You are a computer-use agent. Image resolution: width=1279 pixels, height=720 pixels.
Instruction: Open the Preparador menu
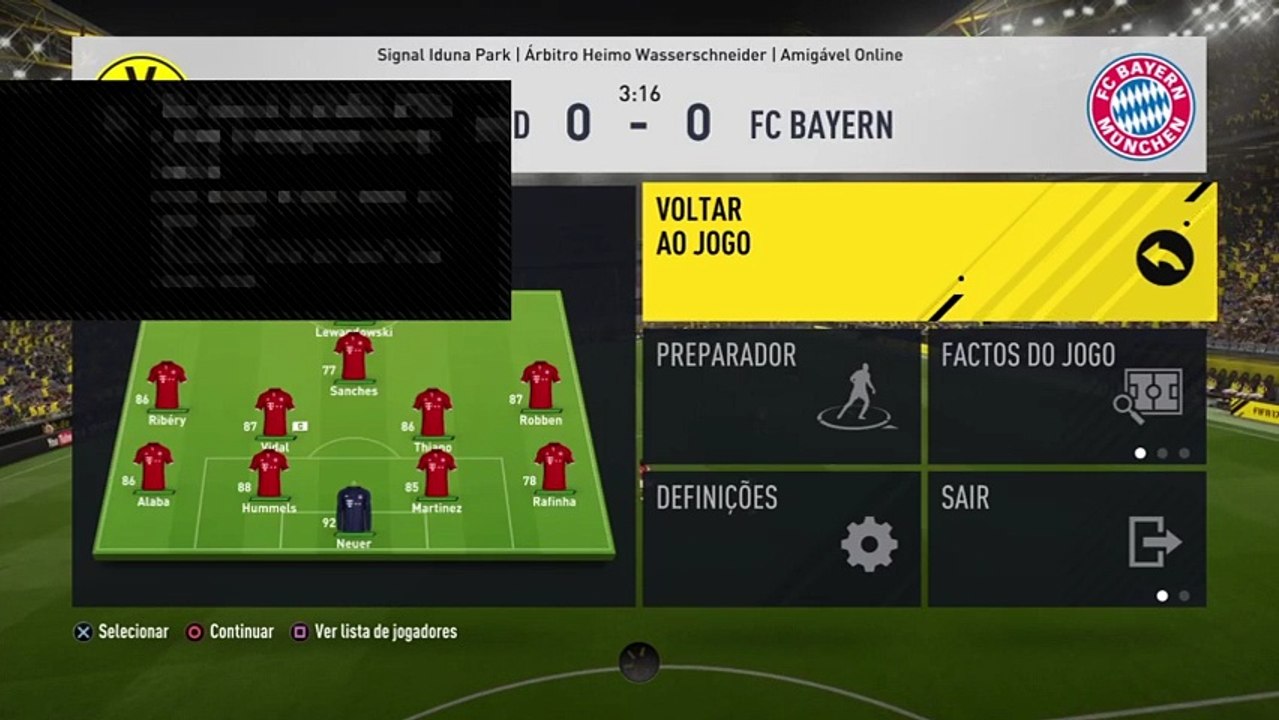[x=781, y=397]
